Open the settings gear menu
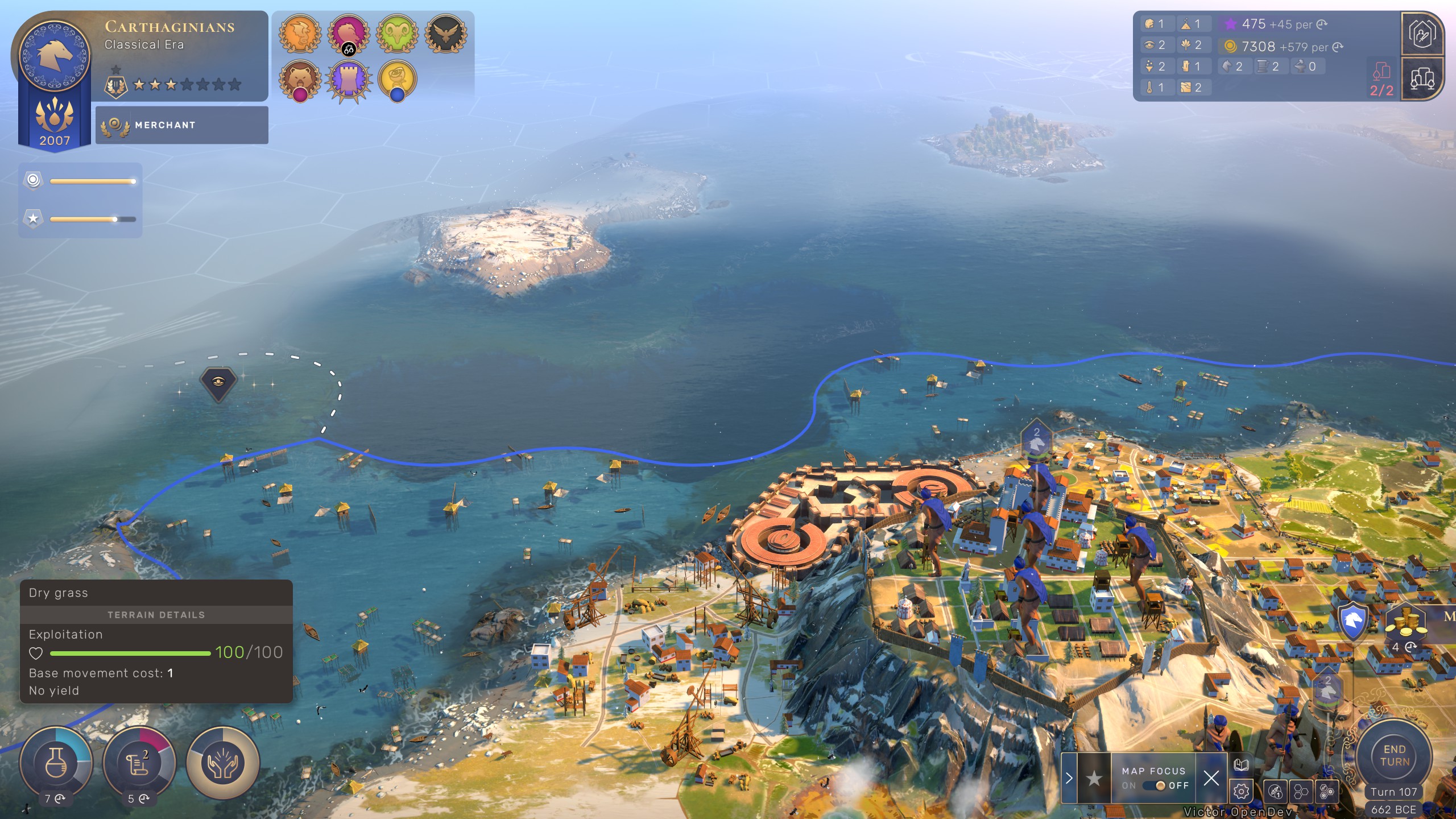The width and height of the screenshot is (1456, 819). [x=1241, y=791]
